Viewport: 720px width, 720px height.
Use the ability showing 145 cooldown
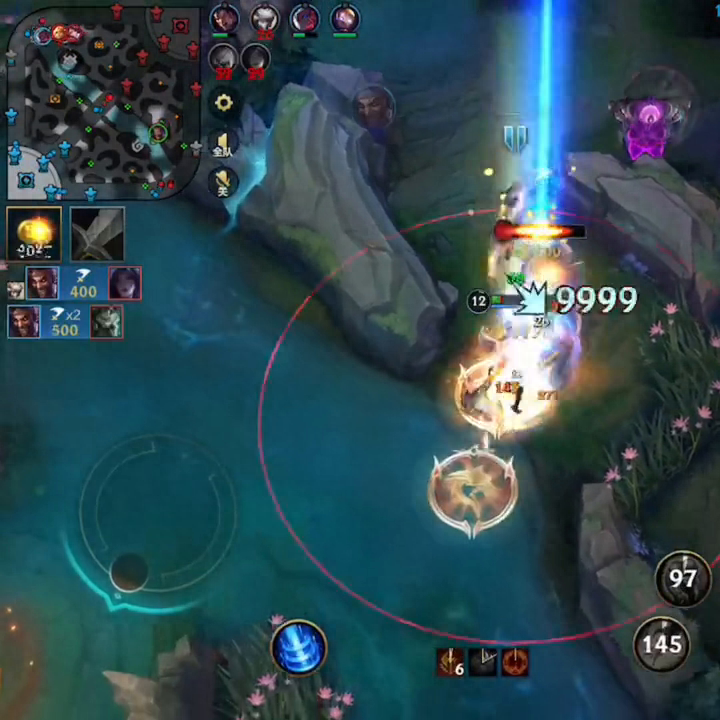click(661, 645)
